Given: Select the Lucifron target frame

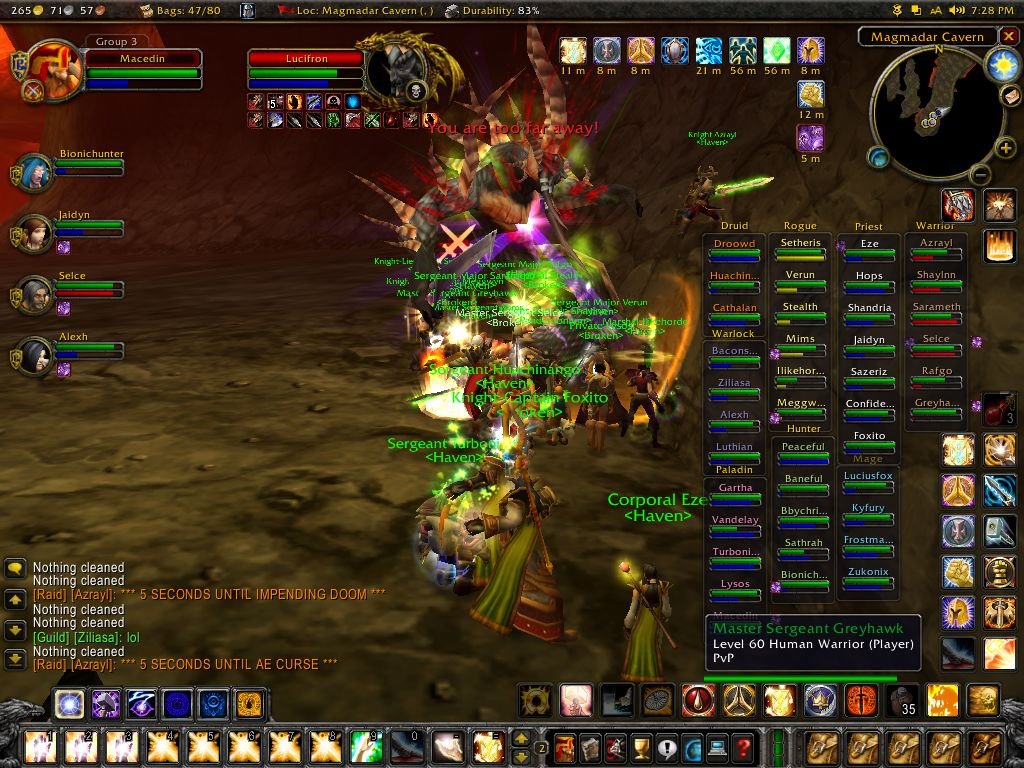Looking at the screenshot, I should (306, 59).
